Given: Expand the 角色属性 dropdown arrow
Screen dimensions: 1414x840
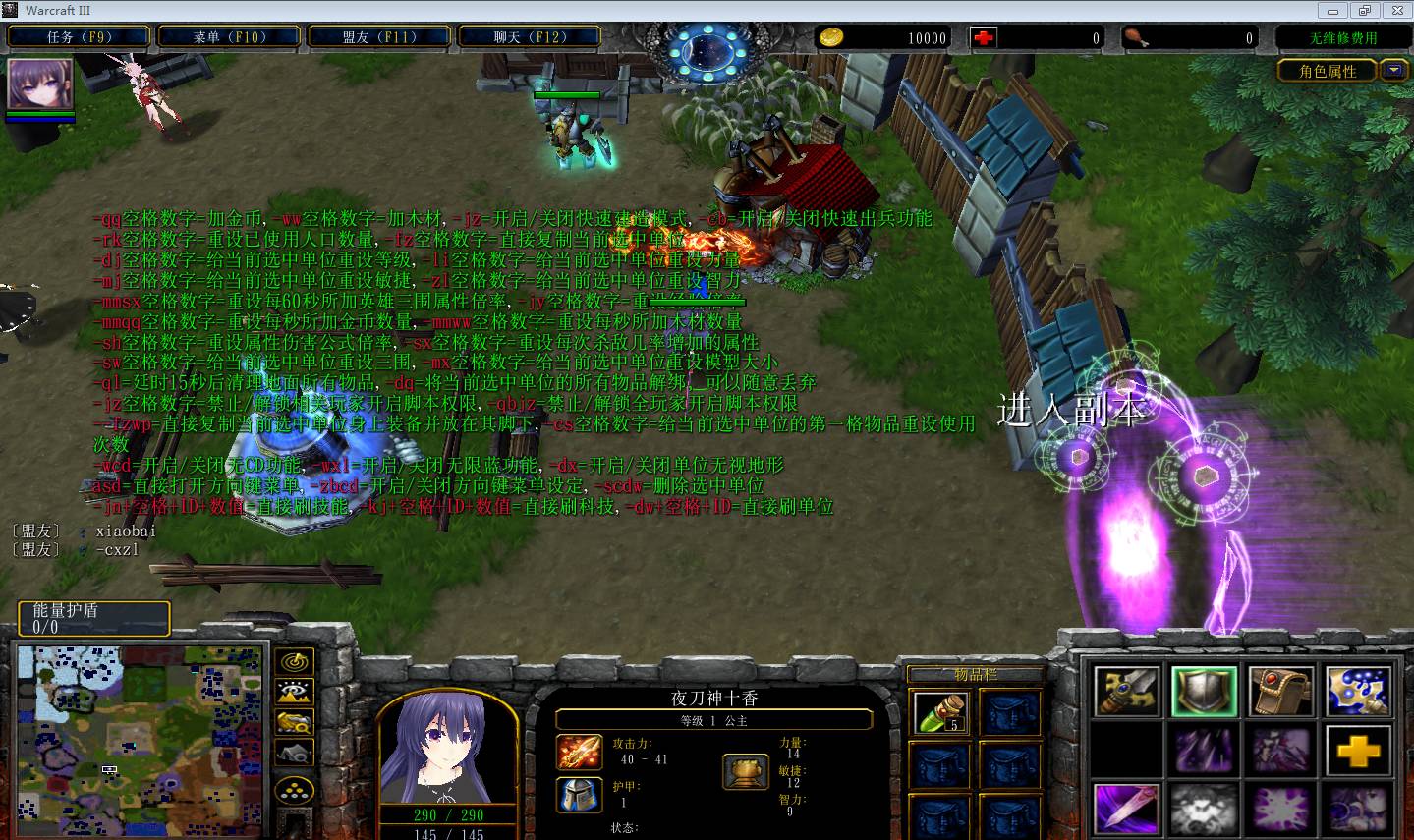Looking at the screenshot, I should (x=1393, y=70).
